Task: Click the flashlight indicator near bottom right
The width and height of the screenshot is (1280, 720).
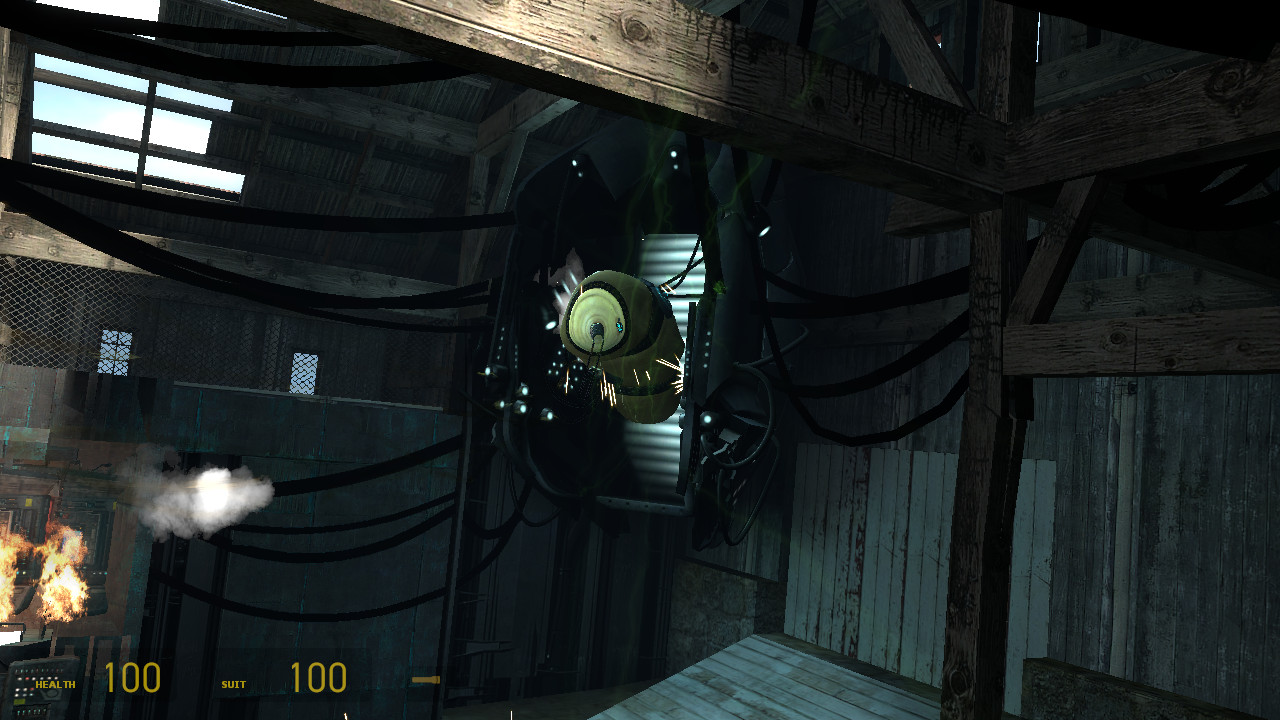Action: pyautogui.click(x=428, y=678)
